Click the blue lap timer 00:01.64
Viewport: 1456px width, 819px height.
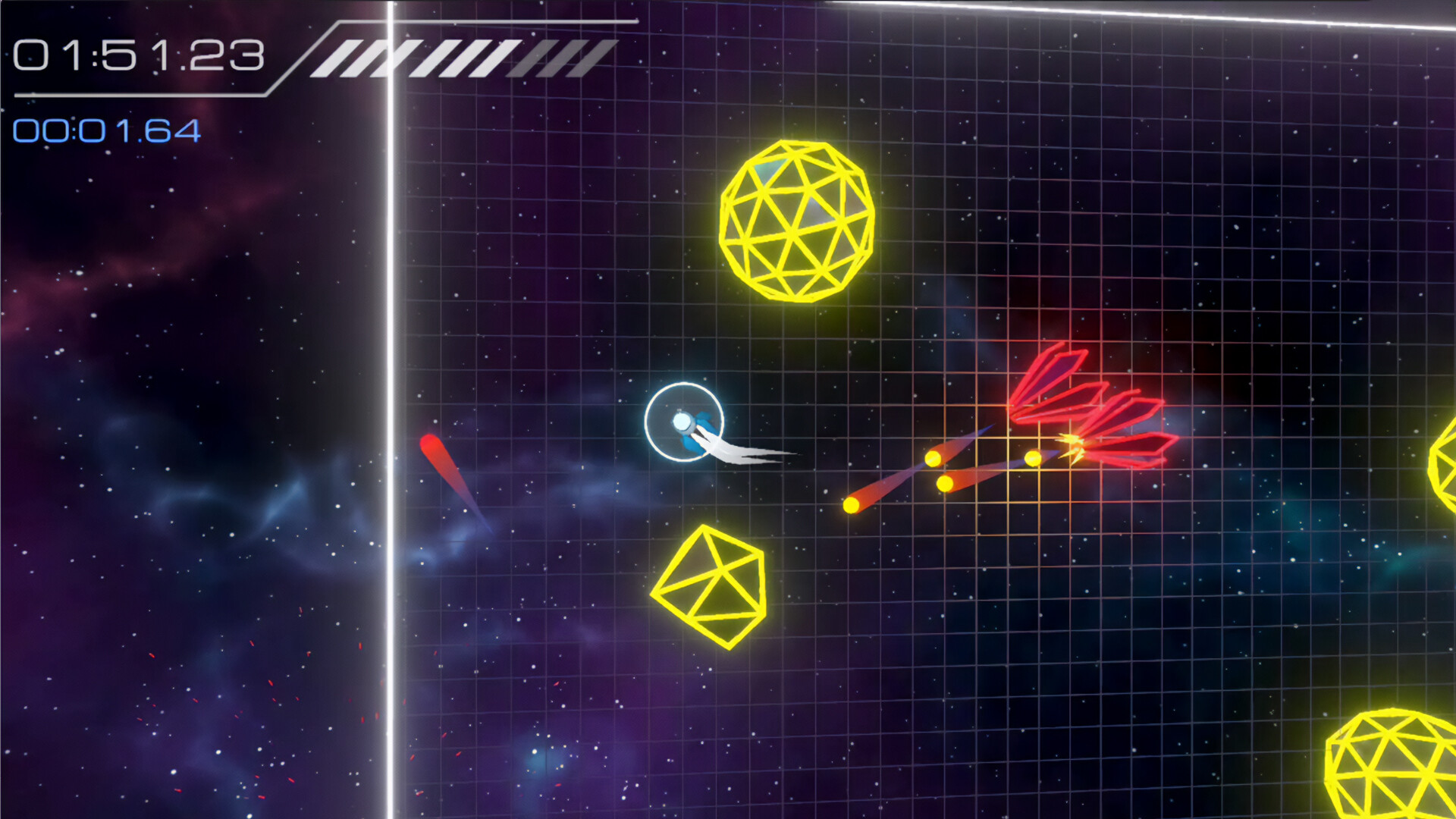point(106,130)
